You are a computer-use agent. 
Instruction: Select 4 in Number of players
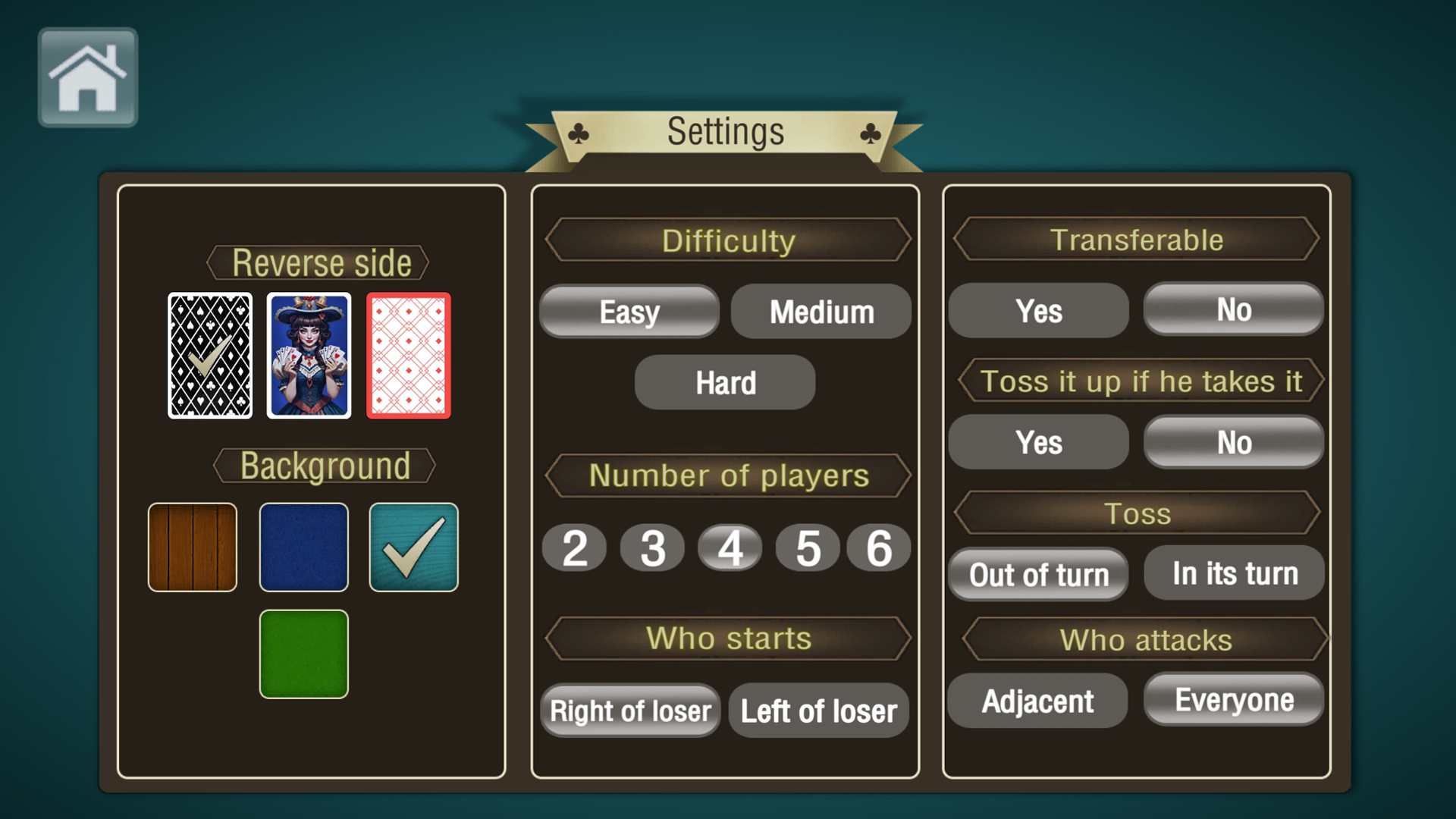tap(730, 547)
